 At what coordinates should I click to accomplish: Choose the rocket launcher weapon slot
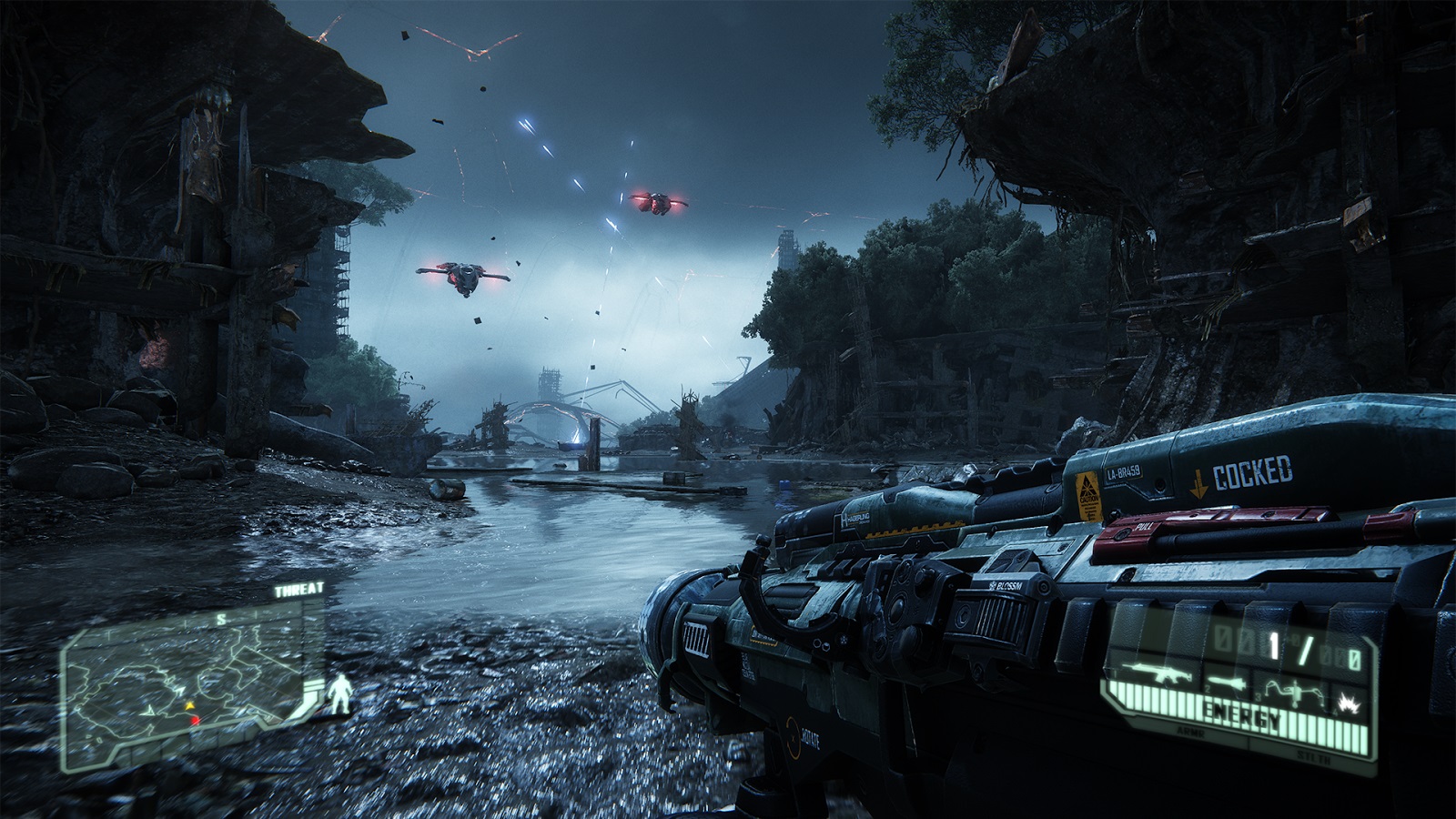click(x=1226, y=682)
